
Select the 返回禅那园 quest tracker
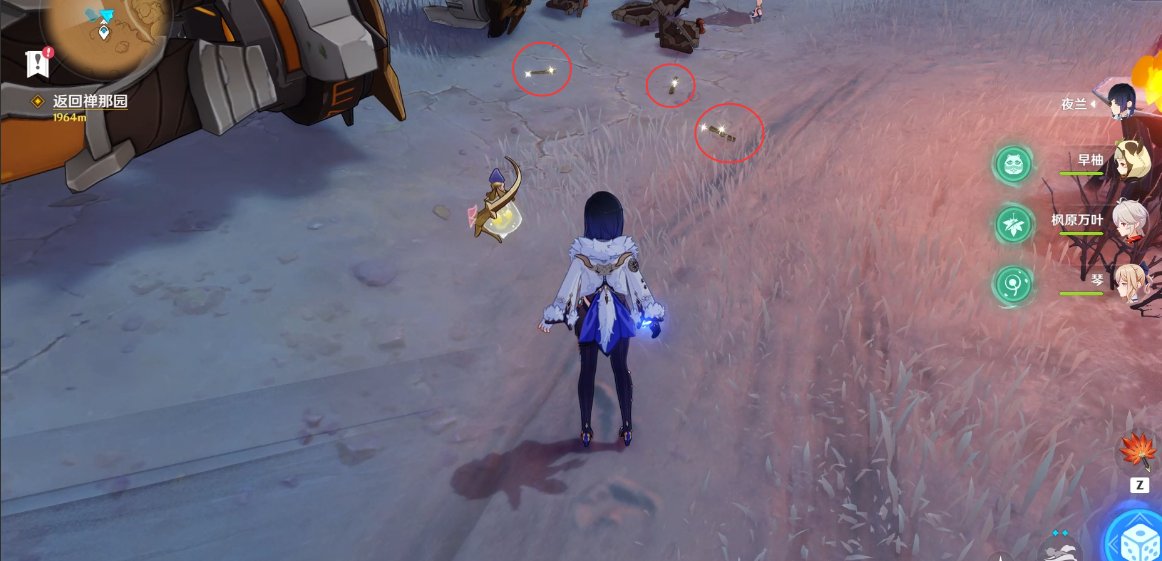(90, 102)
